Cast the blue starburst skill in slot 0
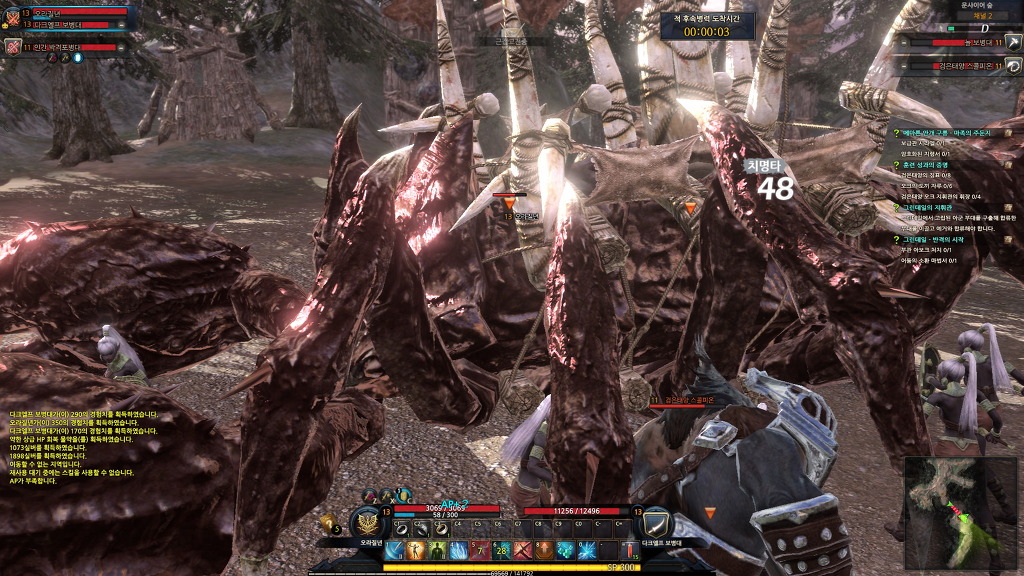 coord(586,551)
